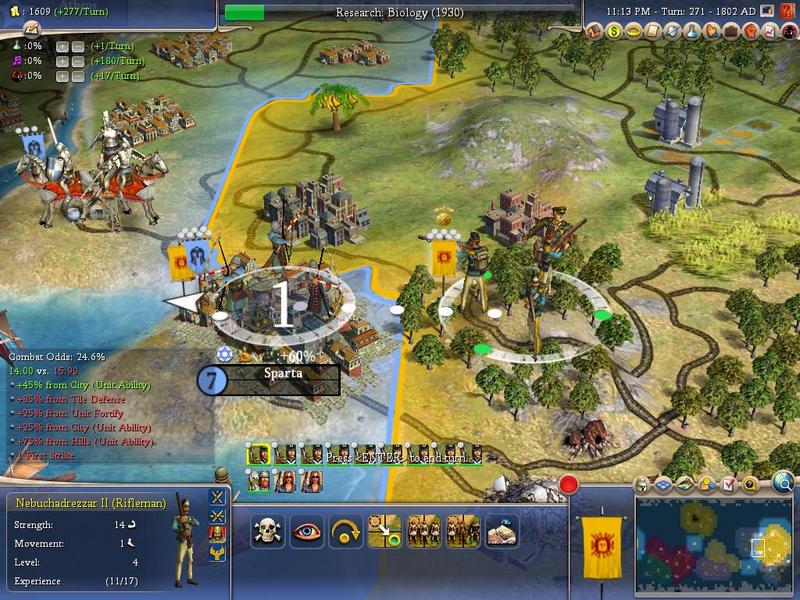Choose the Skip Turn curved arrow command
Screen dimensions: 800x600
pyautogui.click(x=345, y=529)
